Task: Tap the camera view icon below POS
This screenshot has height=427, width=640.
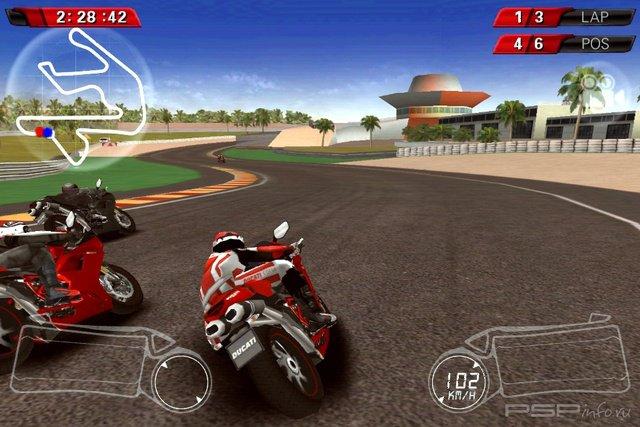Action: tap(603, 84)
